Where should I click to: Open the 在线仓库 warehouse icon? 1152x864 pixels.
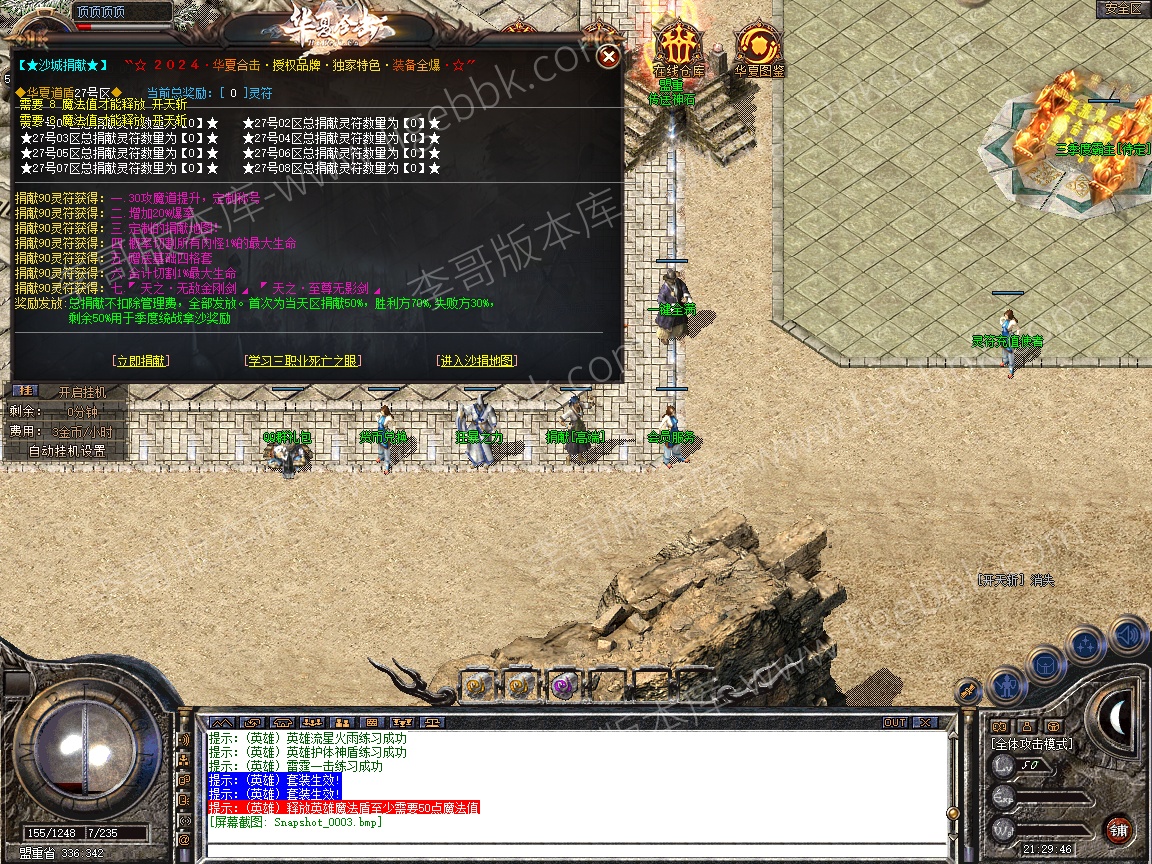coord(679,49)
